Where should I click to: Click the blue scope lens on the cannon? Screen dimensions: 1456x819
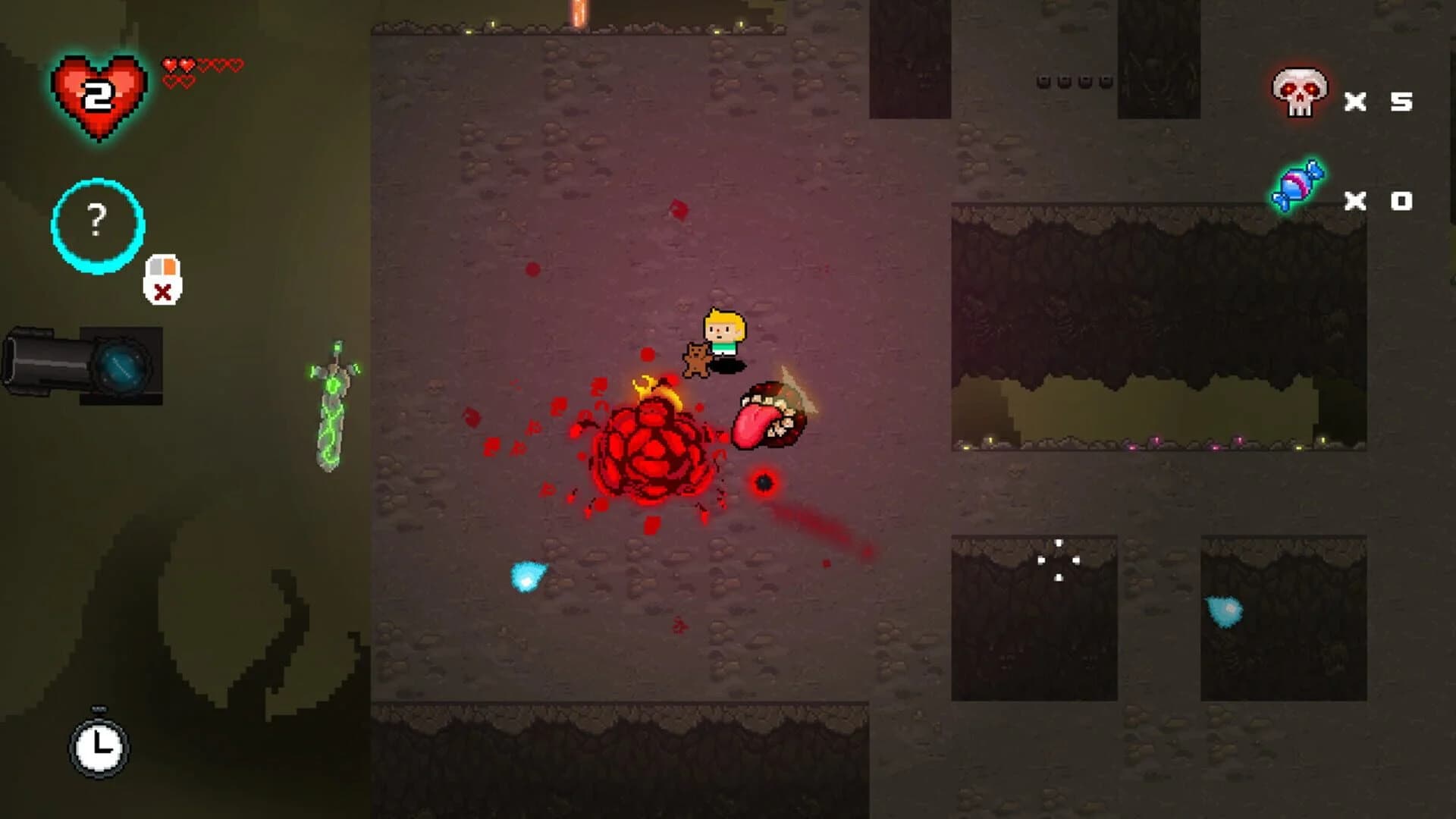(x=121, y=364)
